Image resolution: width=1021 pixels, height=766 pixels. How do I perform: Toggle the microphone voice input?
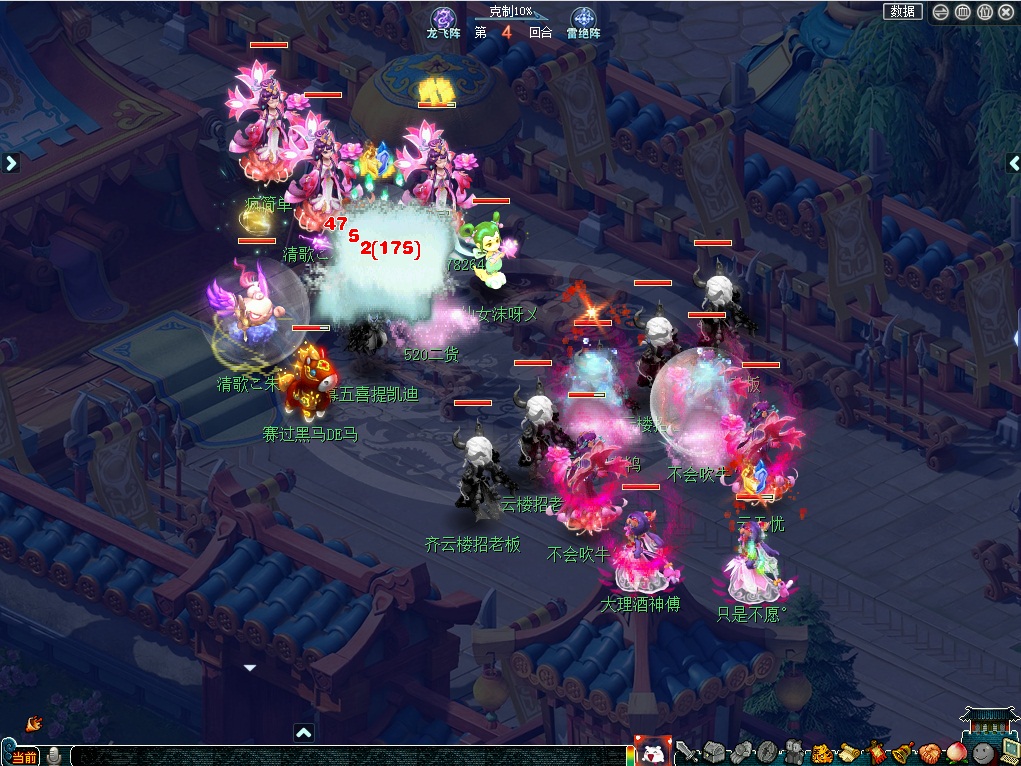54,755
